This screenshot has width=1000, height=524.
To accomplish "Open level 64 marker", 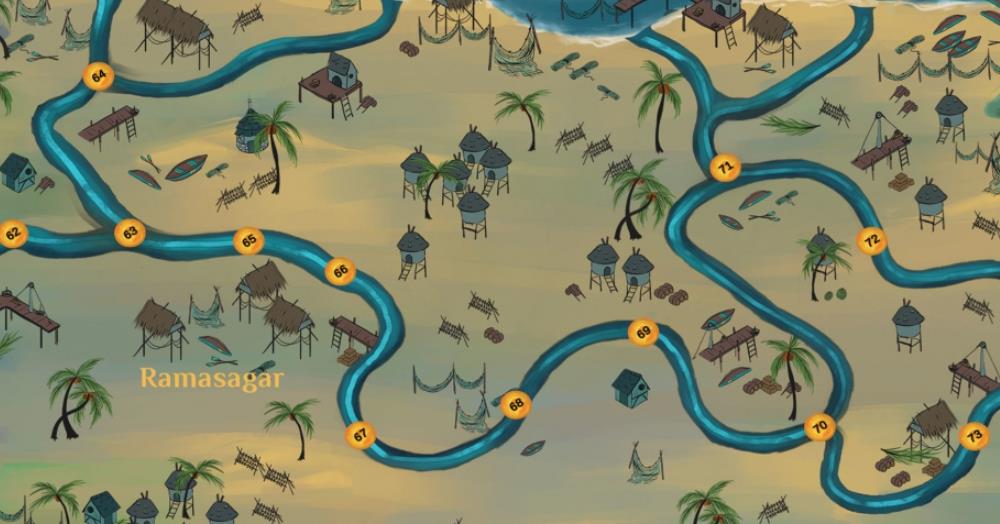I will pos(99,76).
